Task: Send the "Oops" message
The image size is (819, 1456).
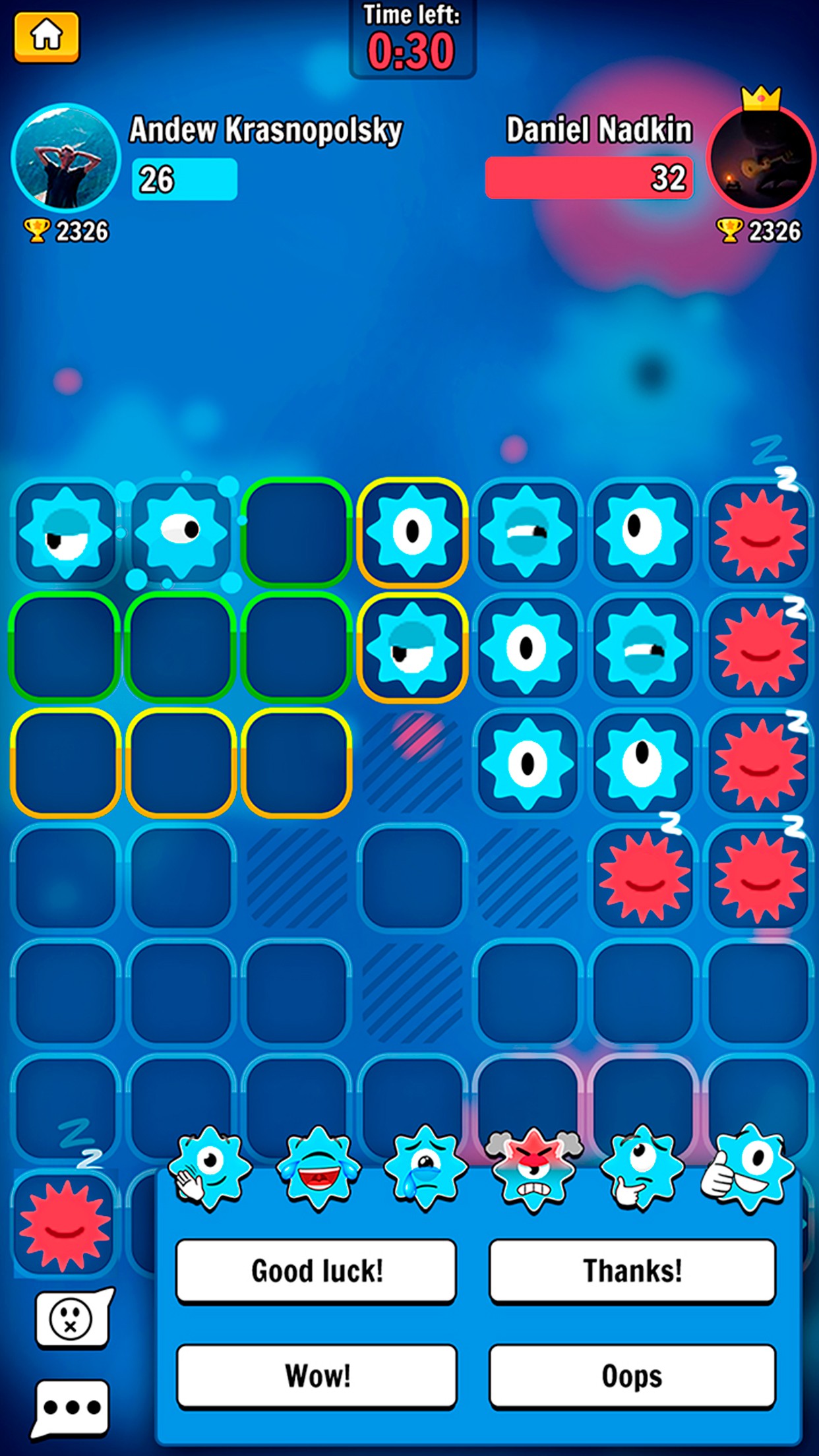Action: pos(632,1376)
